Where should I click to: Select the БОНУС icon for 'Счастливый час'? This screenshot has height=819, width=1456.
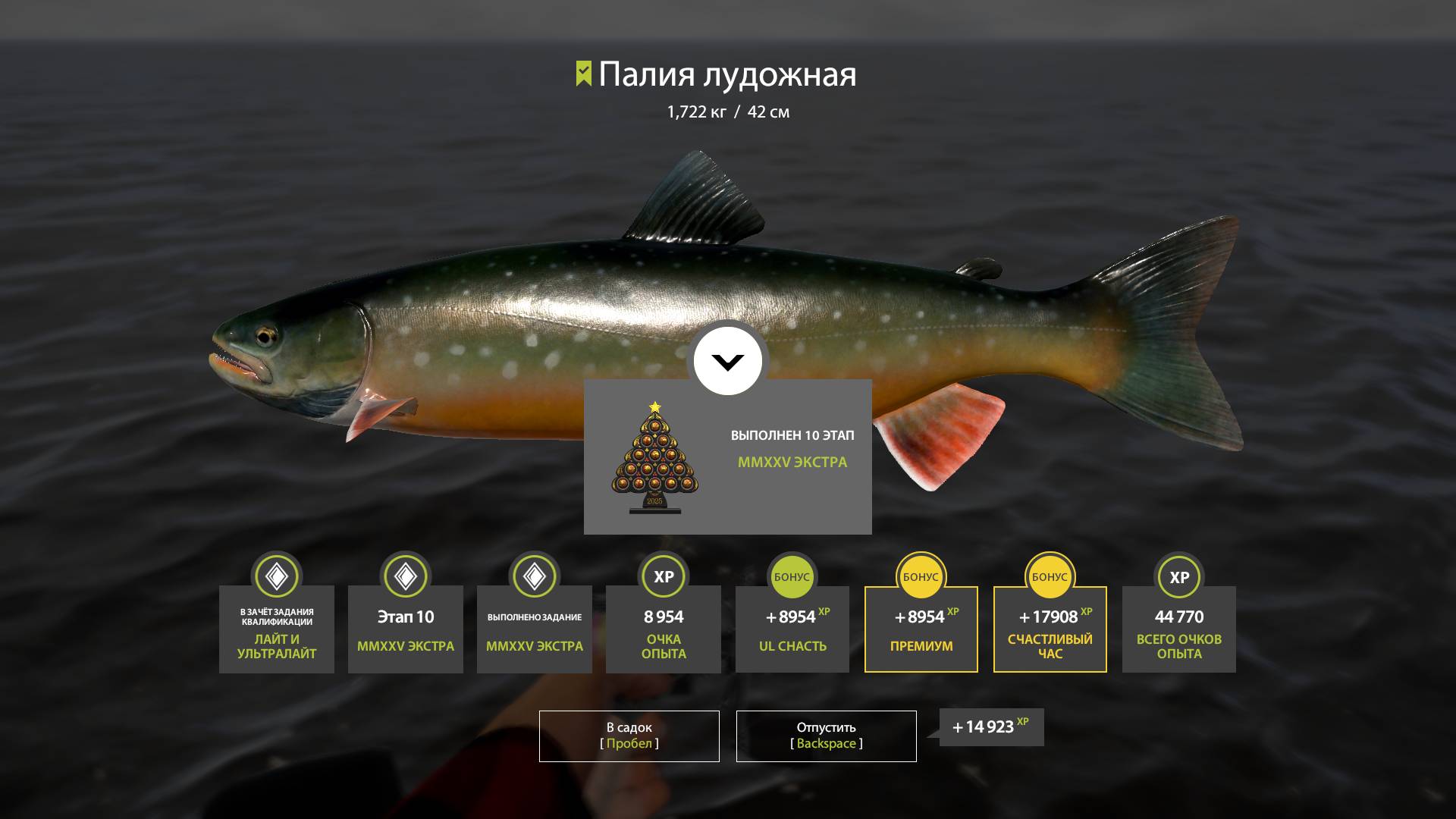[1050, 576]
